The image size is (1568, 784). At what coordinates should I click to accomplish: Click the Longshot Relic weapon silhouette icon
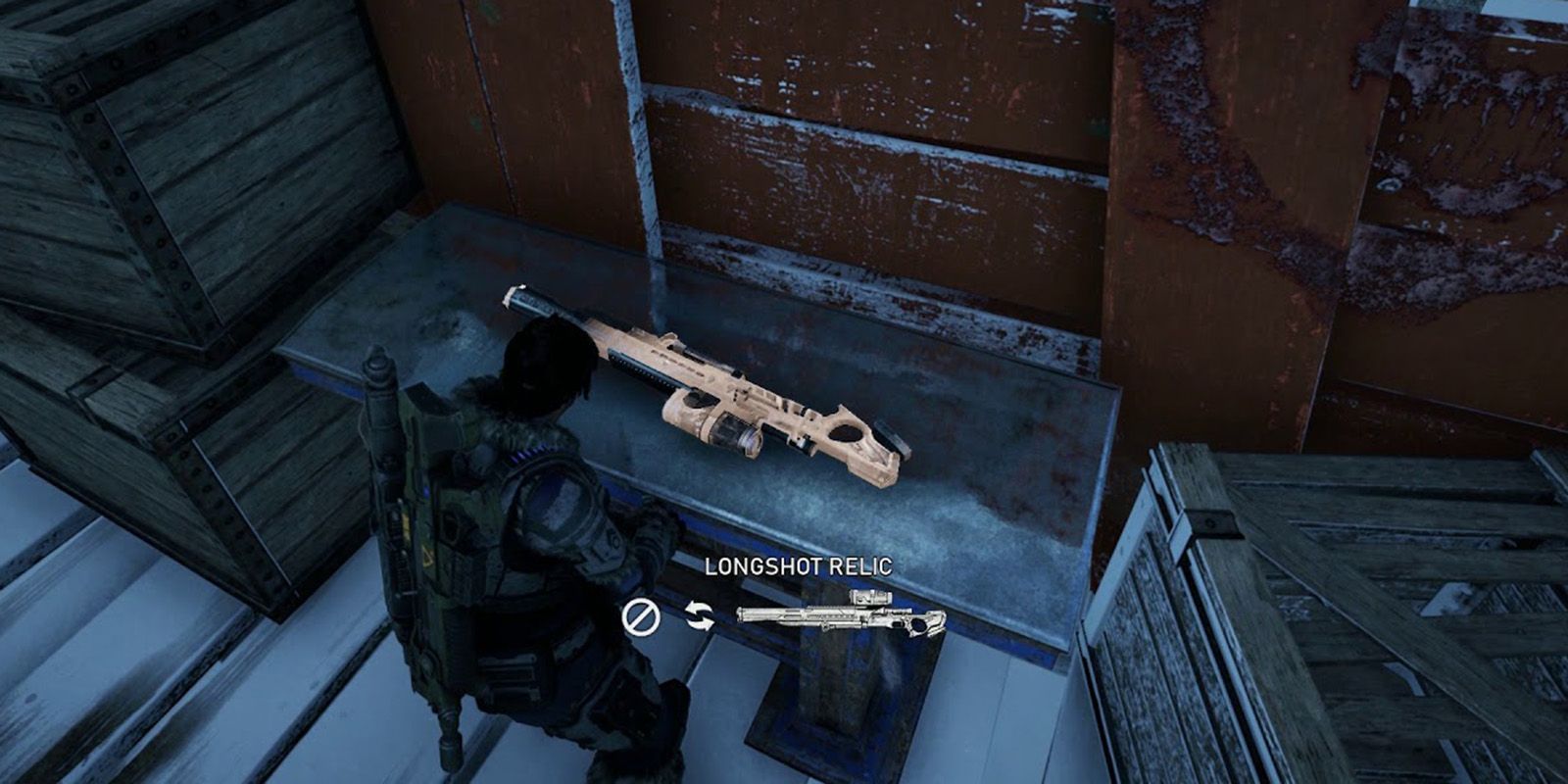[841, 615]
